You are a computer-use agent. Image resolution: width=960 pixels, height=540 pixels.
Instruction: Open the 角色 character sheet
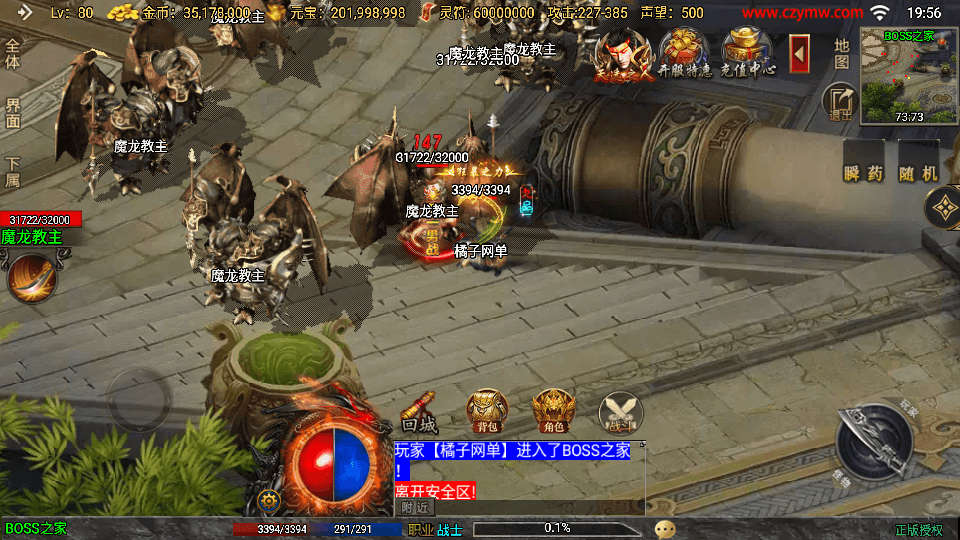point(553,411)
